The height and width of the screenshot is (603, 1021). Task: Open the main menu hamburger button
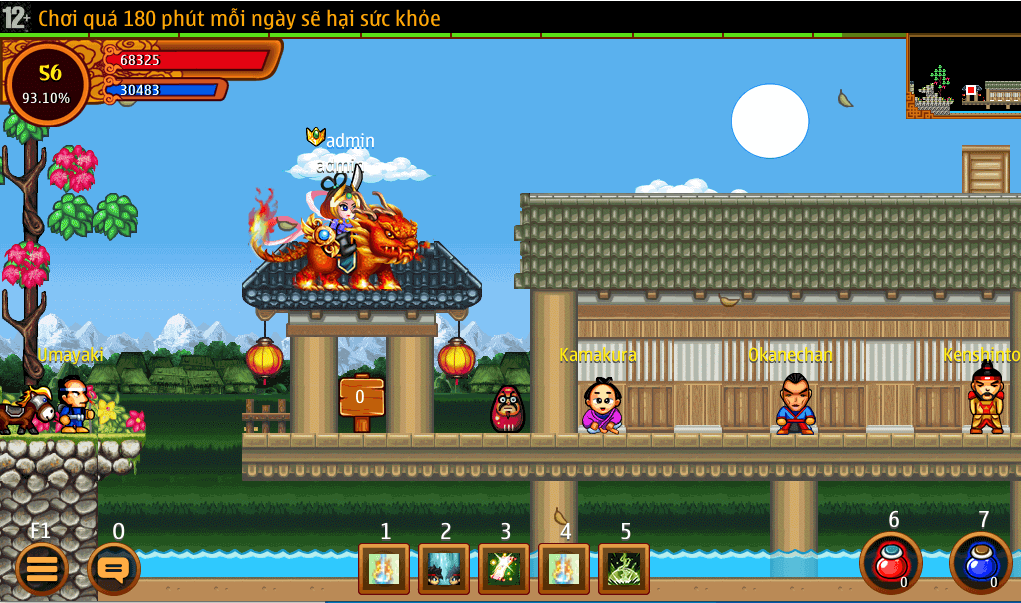coord(41,569)
